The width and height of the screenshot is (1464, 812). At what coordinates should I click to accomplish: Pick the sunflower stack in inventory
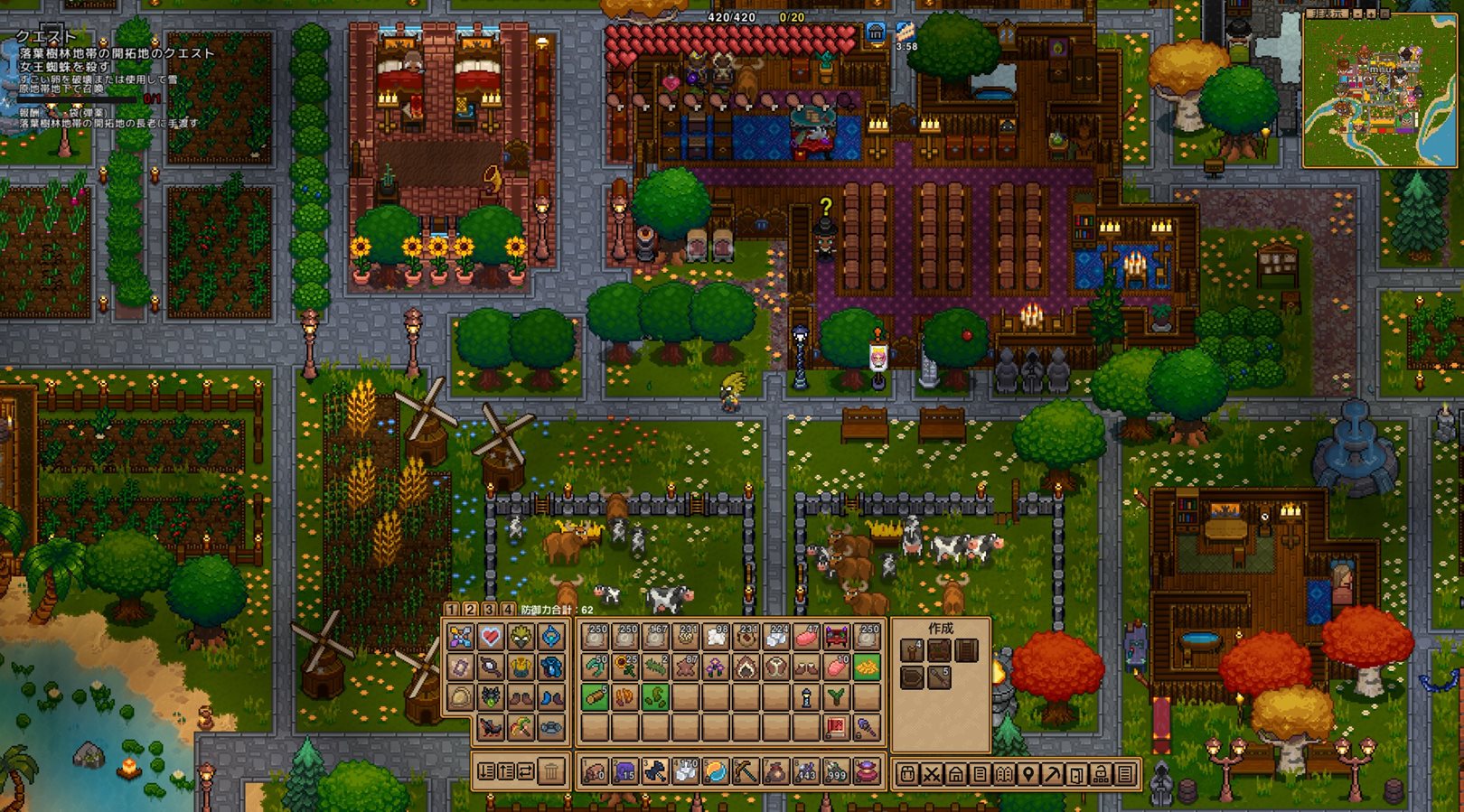click(x=624, y=667)
